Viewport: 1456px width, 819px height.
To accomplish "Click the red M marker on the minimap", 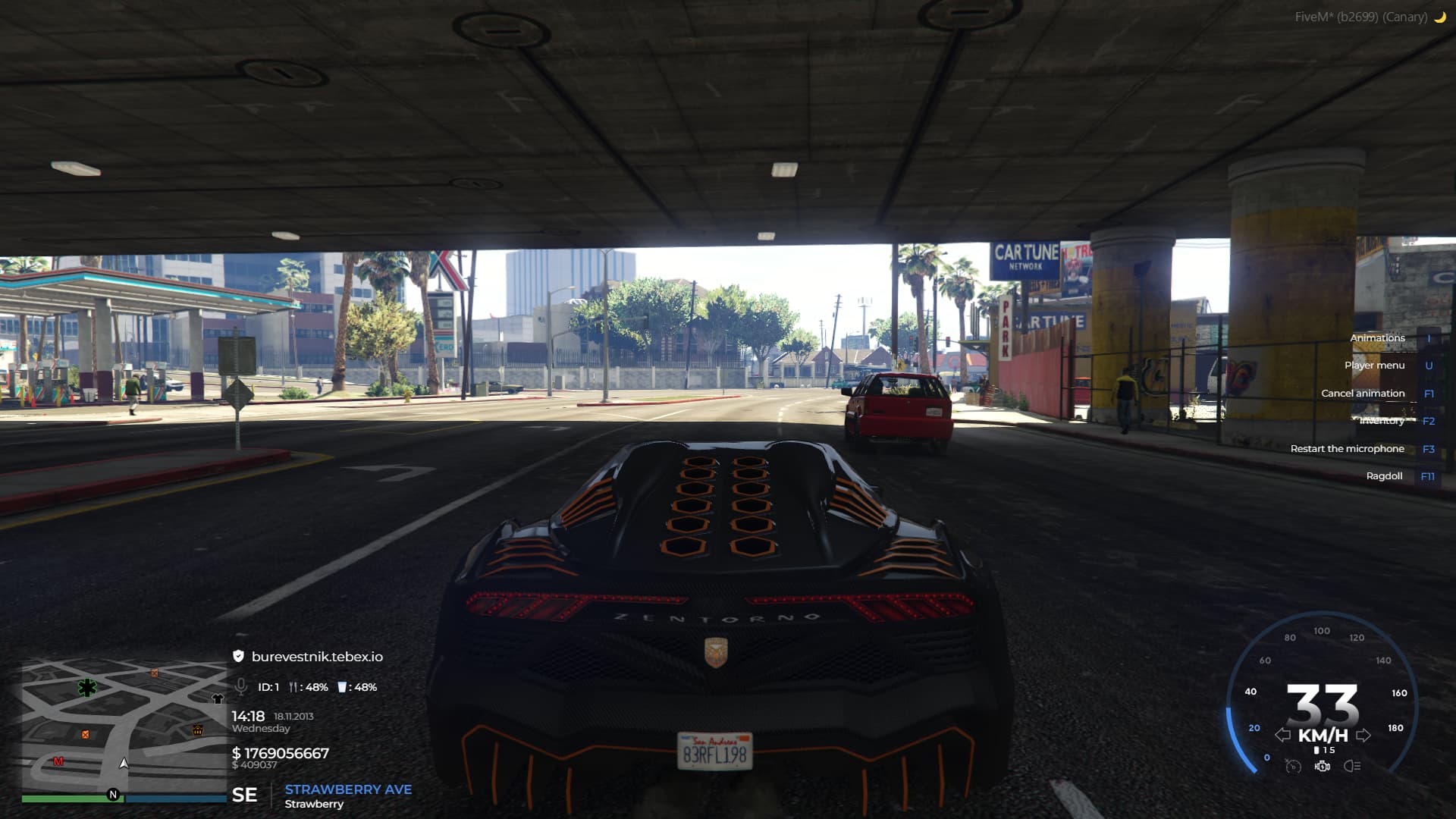I will tap(59, 761).
